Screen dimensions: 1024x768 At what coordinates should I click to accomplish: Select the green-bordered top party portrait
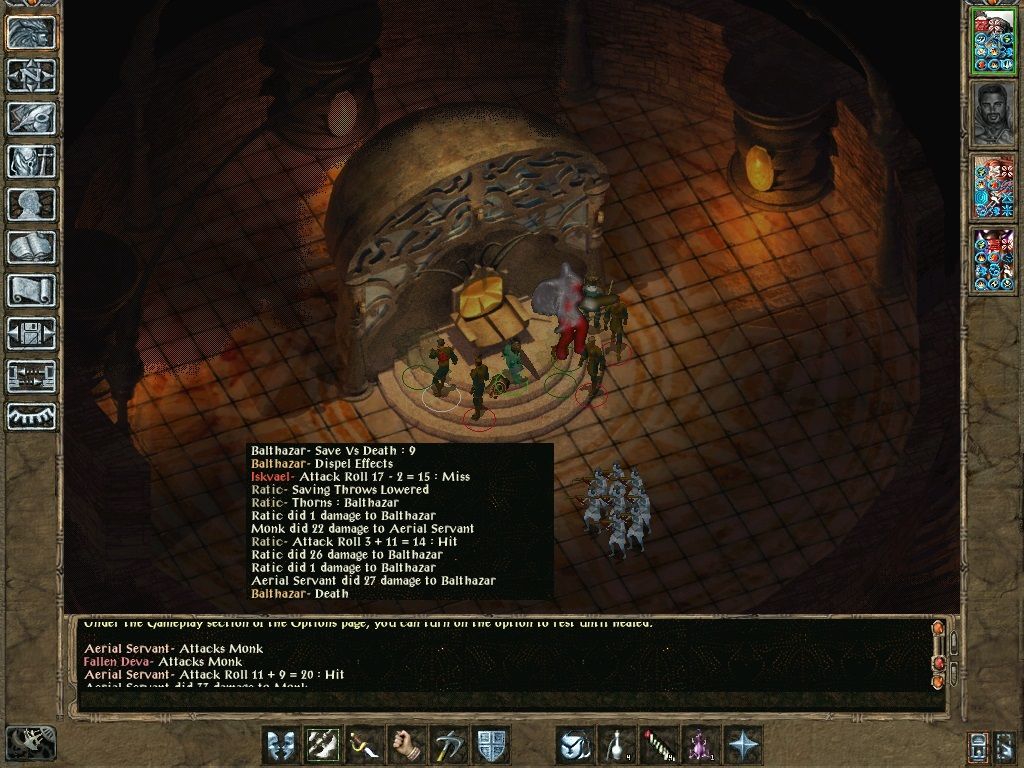click(992, 42)
